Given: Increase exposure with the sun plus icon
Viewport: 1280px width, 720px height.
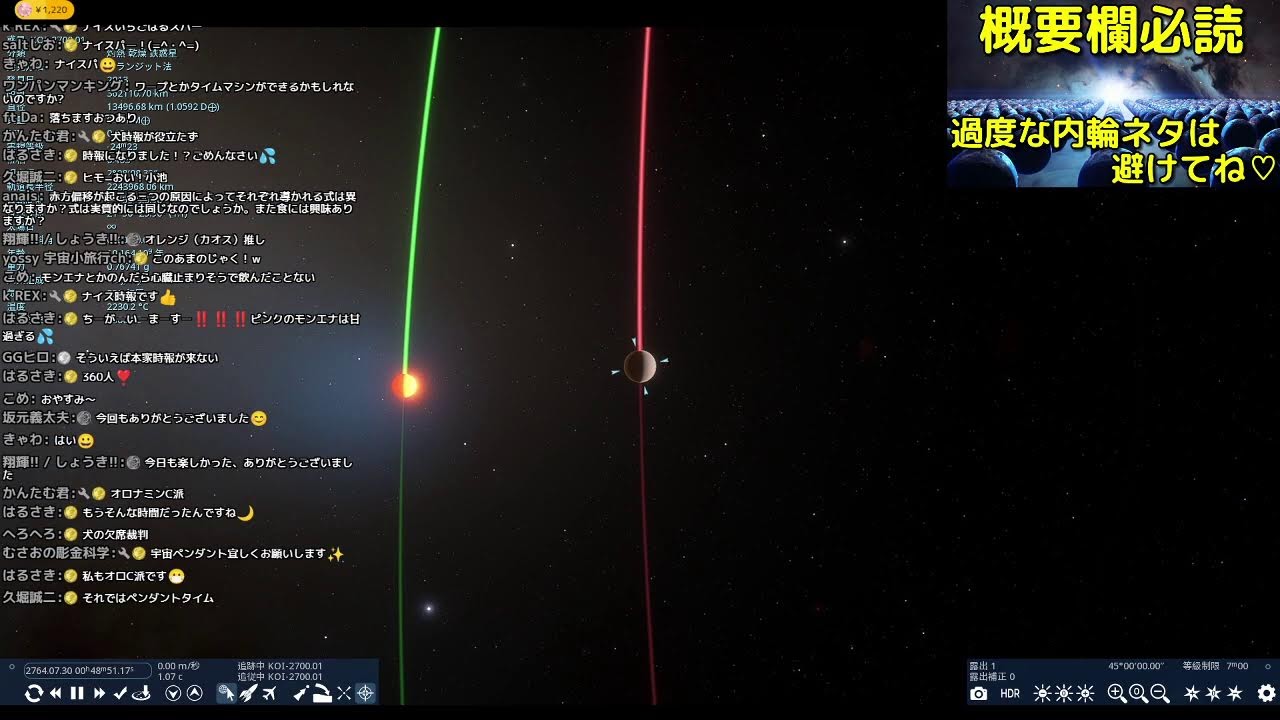Looking at the screenshot, I should (x=1086, y=693).
